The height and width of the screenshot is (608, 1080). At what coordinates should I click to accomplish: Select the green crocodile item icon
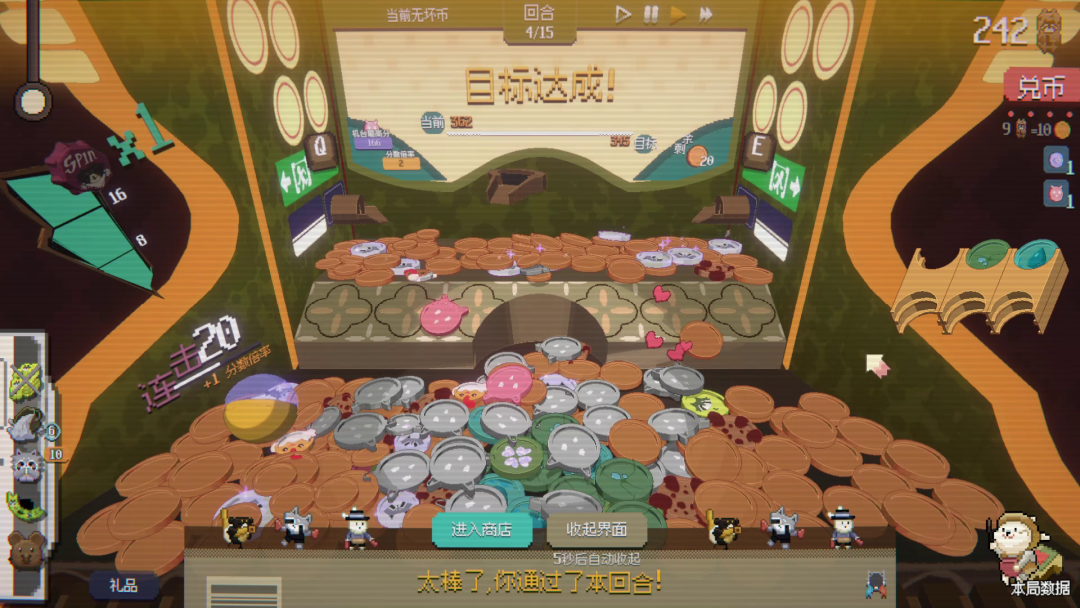[25, 506]
